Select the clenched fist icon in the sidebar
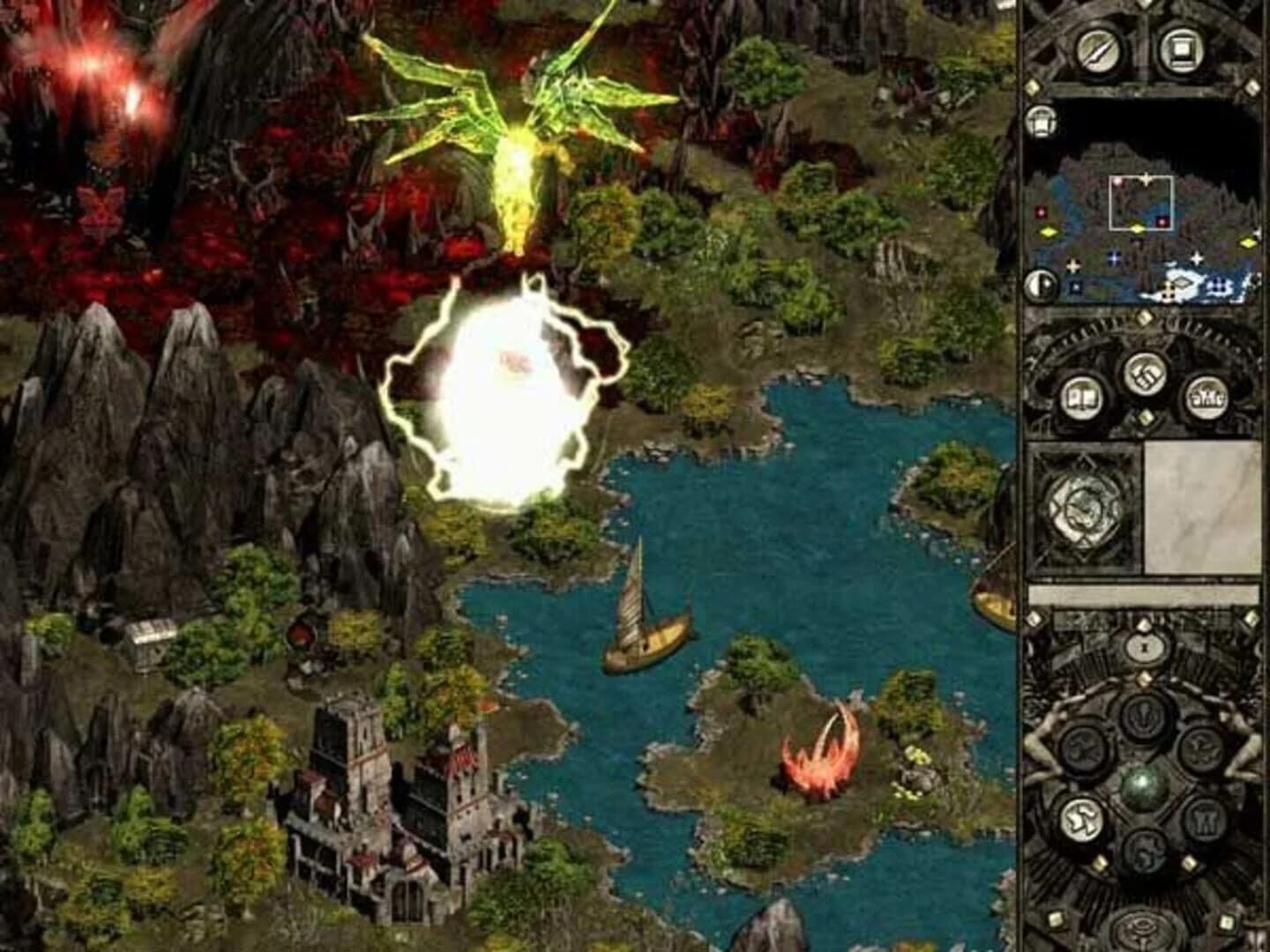The image size is (1270, 952). tap(1146, 374)
